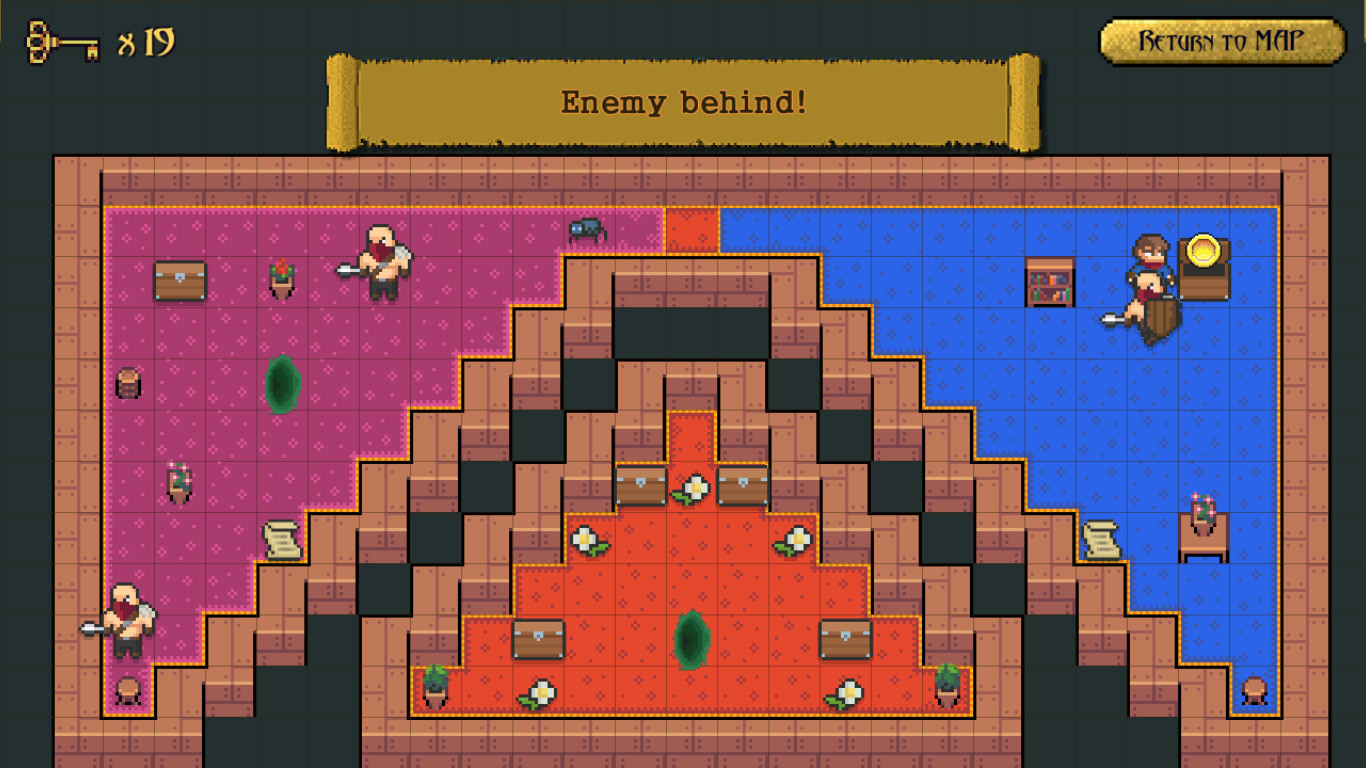Click the spider in the top corridor

588,230
